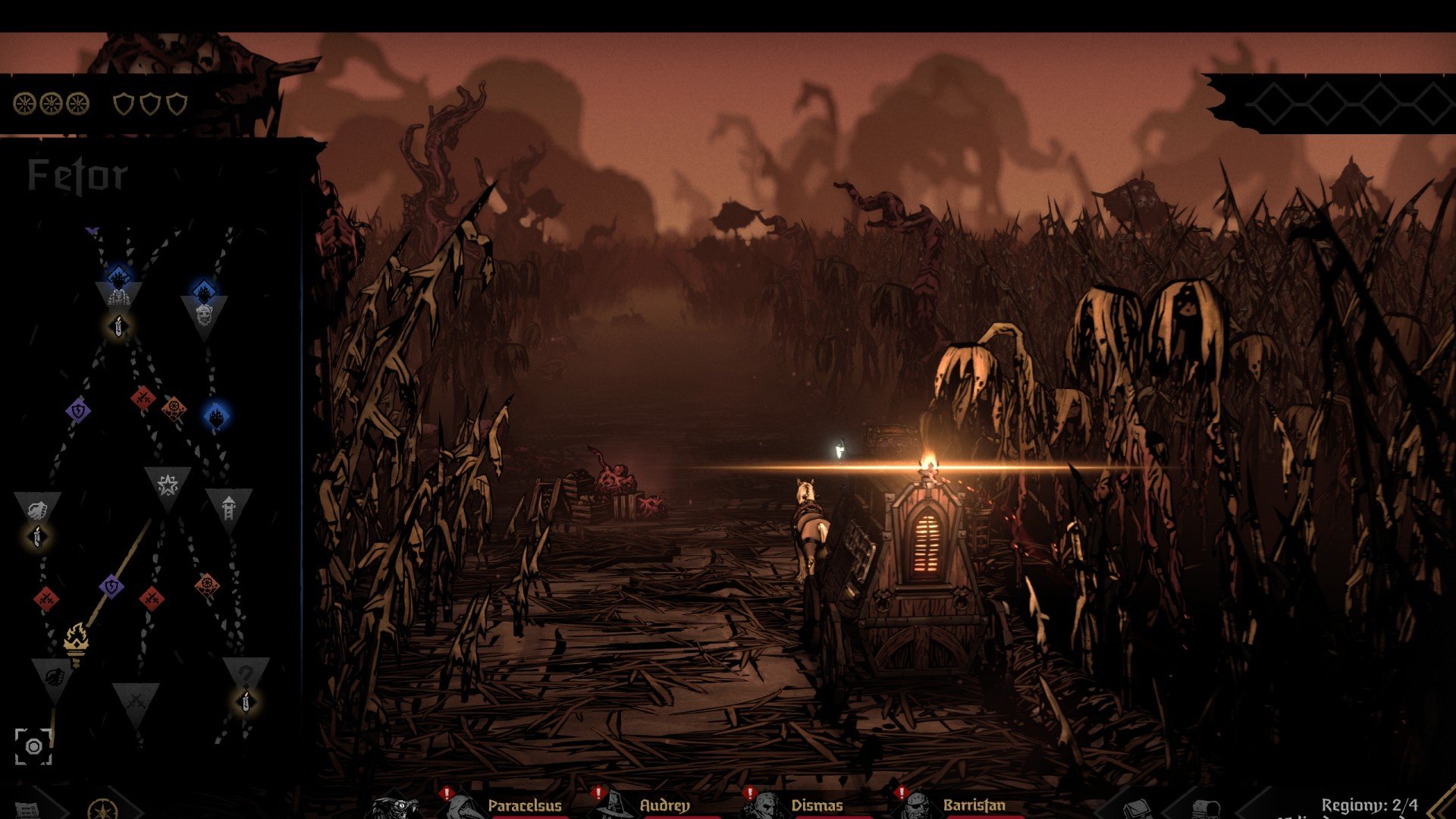
Task: Select hero Paracelsus
Action: click(x=524, y=805)
